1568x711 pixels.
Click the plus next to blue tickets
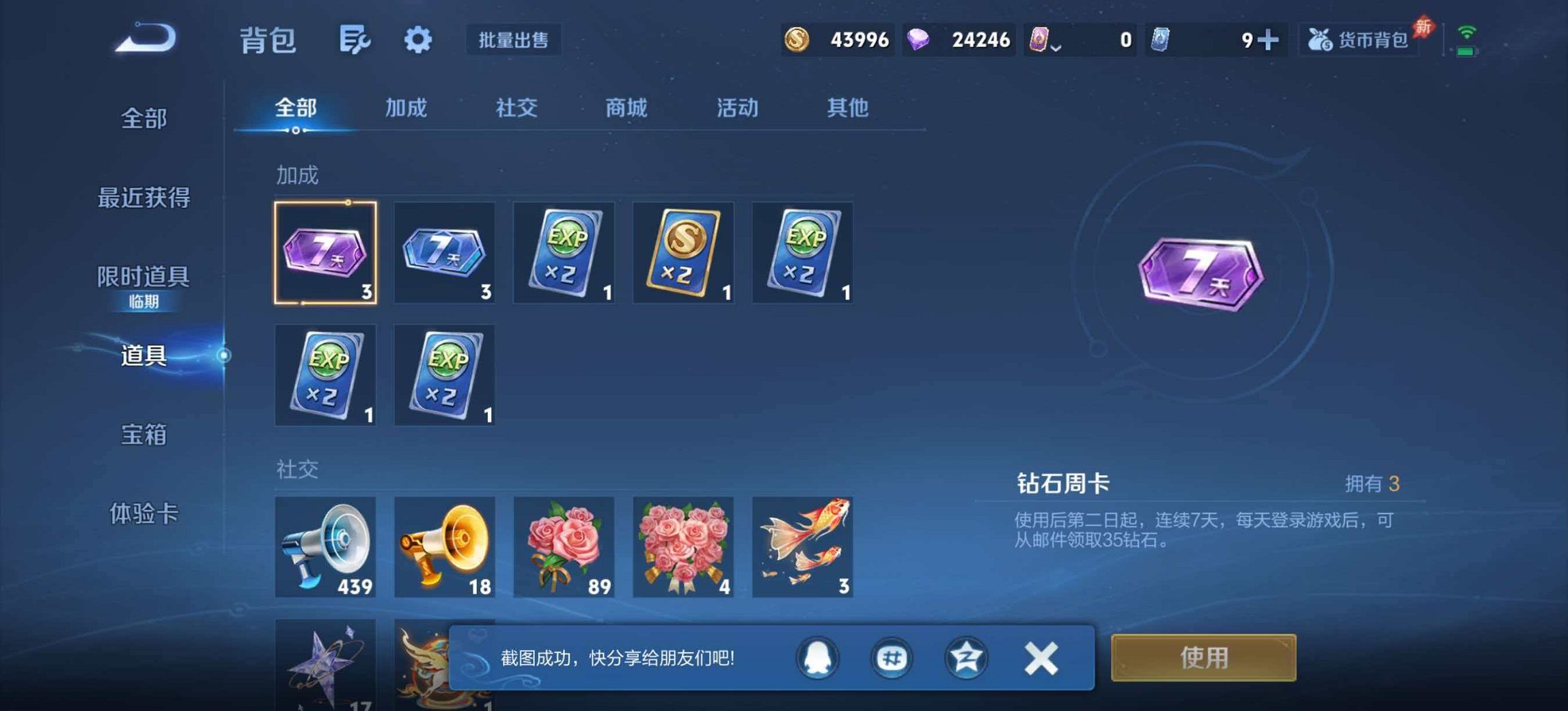coord(1271,40)
